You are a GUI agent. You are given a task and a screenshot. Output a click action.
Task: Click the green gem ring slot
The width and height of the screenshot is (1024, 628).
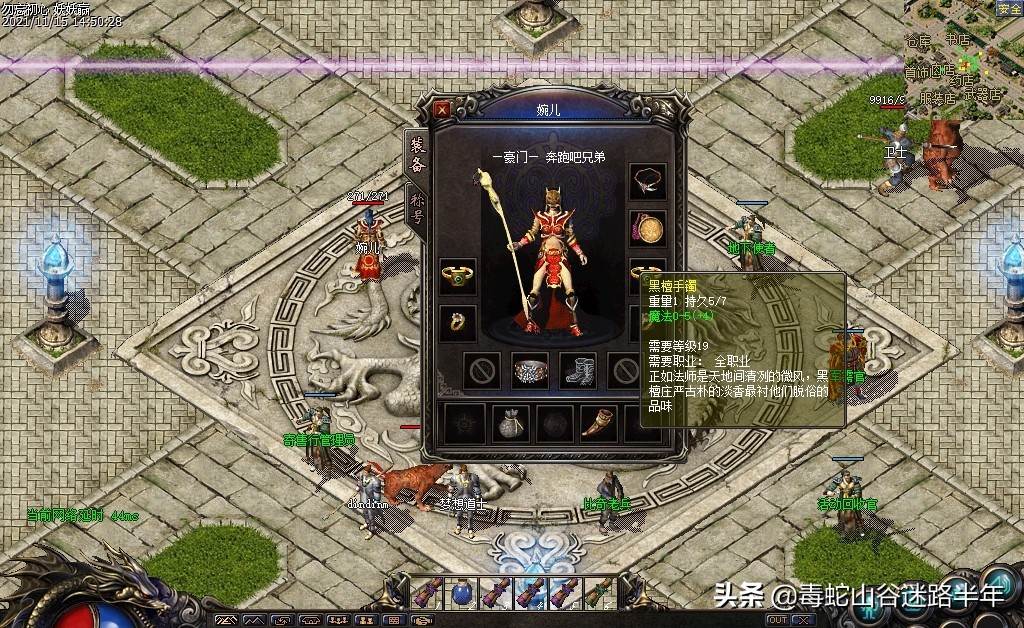[458, 277]
